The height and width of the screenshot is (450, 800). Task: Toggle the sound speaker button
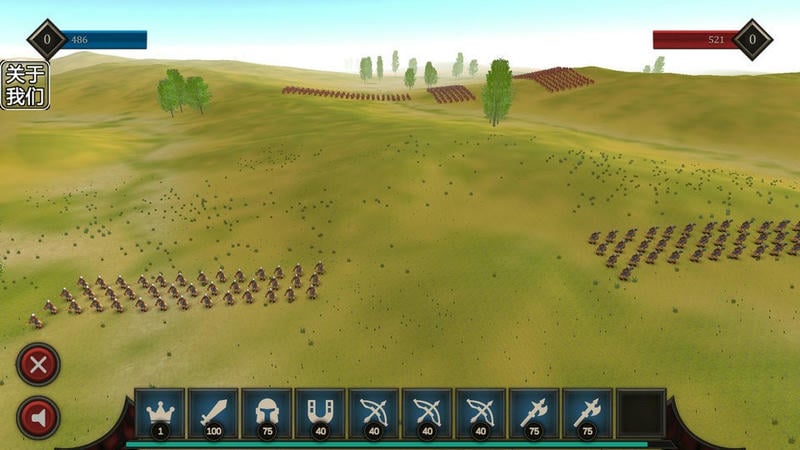[x=39, y=417]
